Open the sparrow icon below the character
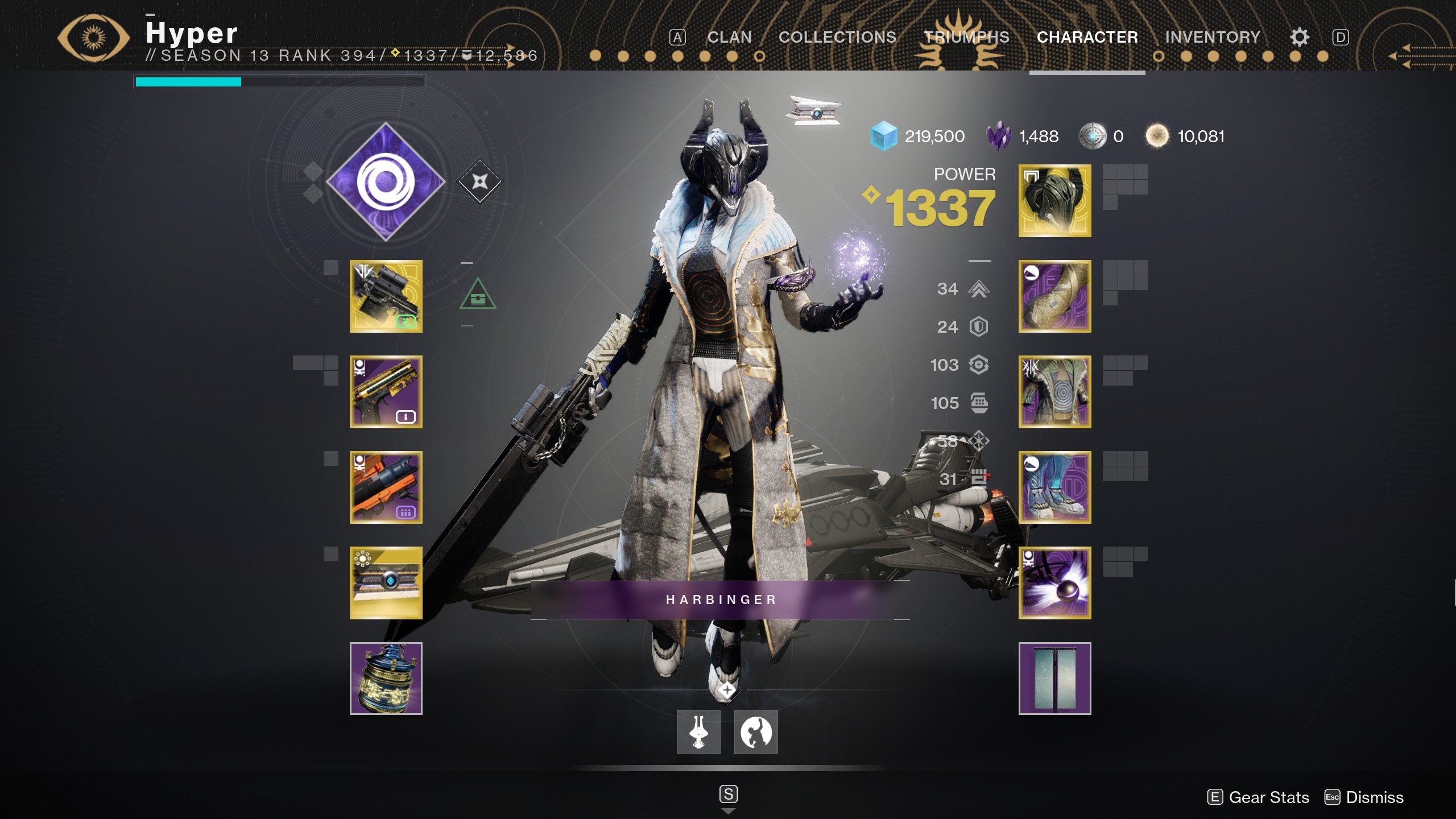1456x819 pixels. 698,733
